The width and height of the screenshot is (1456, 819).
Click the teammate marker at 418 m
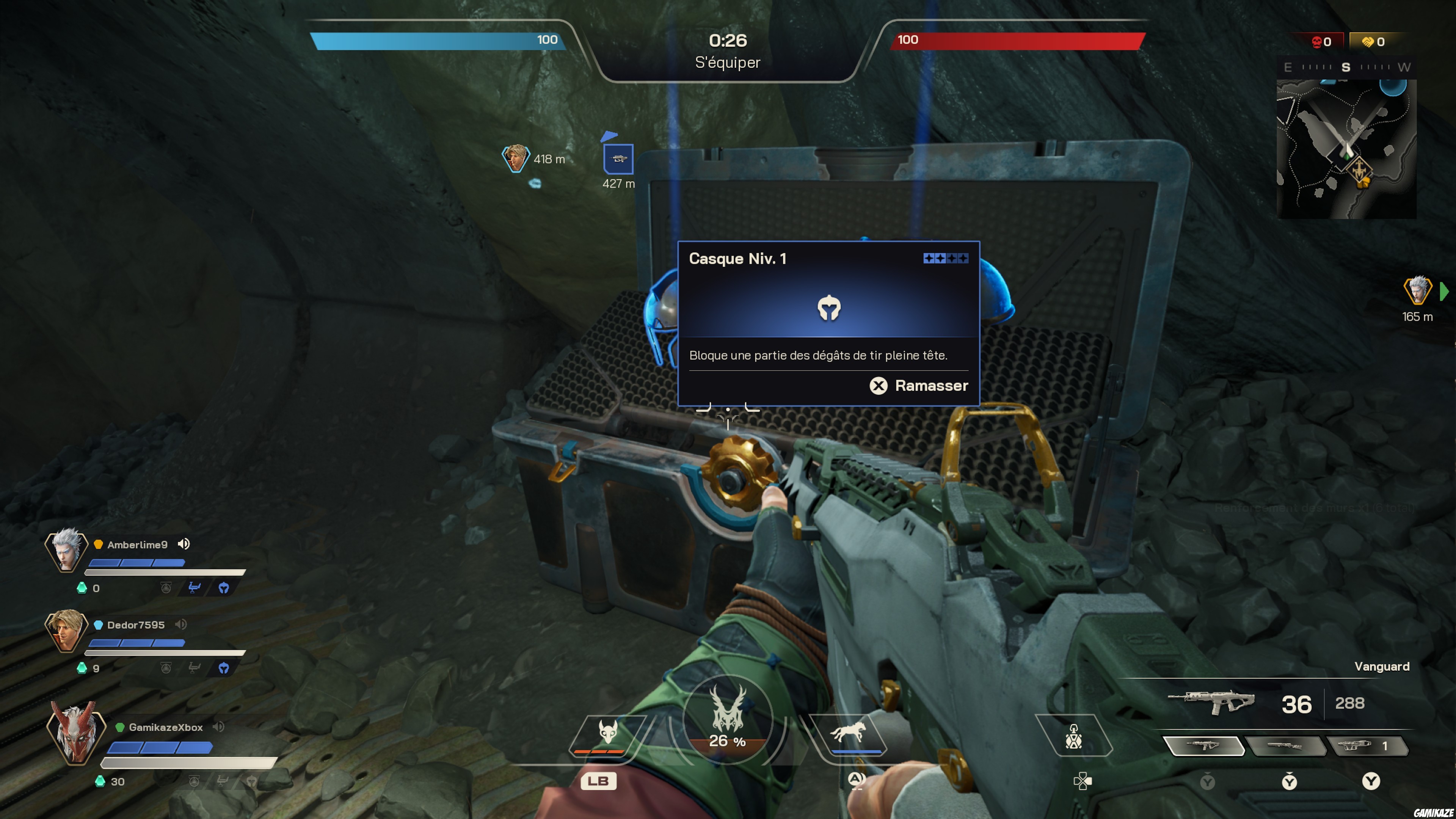coord(515,158)
